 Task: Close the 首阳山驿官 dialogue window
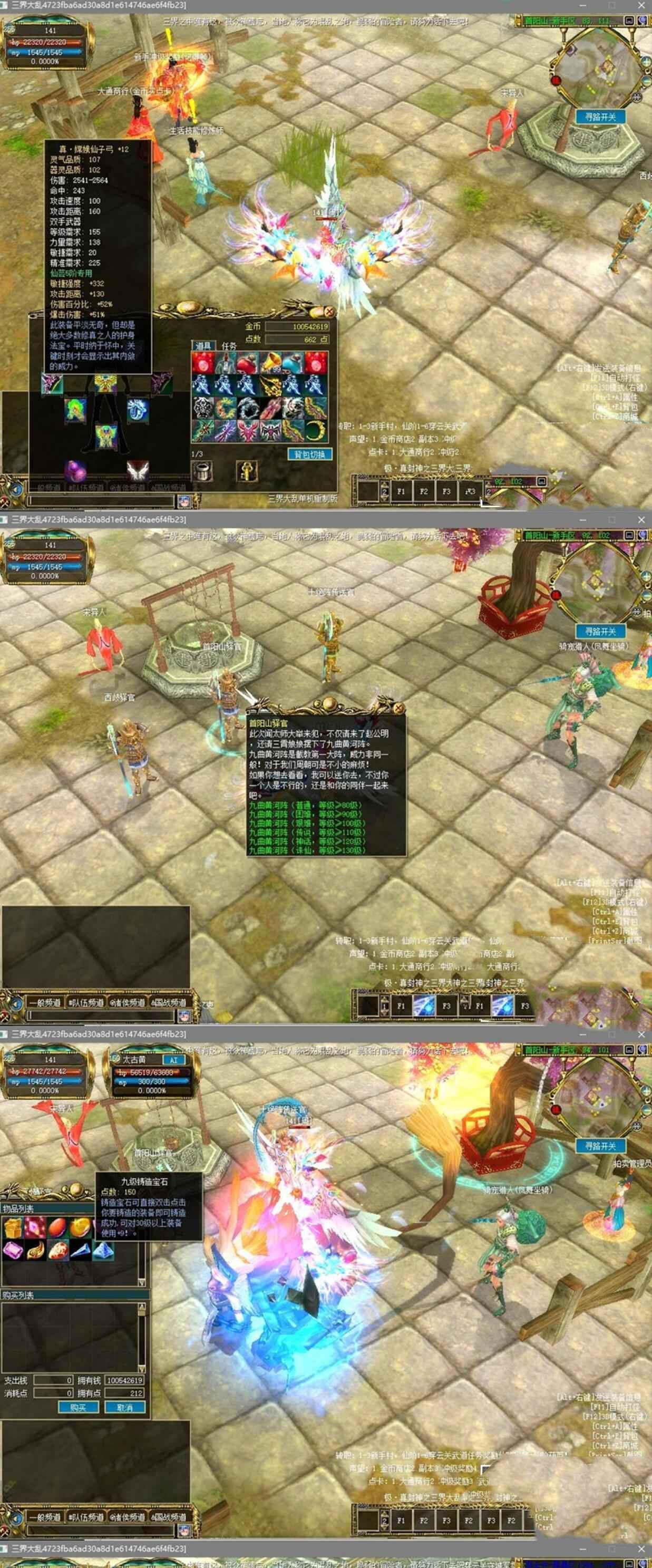(x=398, y=708)
